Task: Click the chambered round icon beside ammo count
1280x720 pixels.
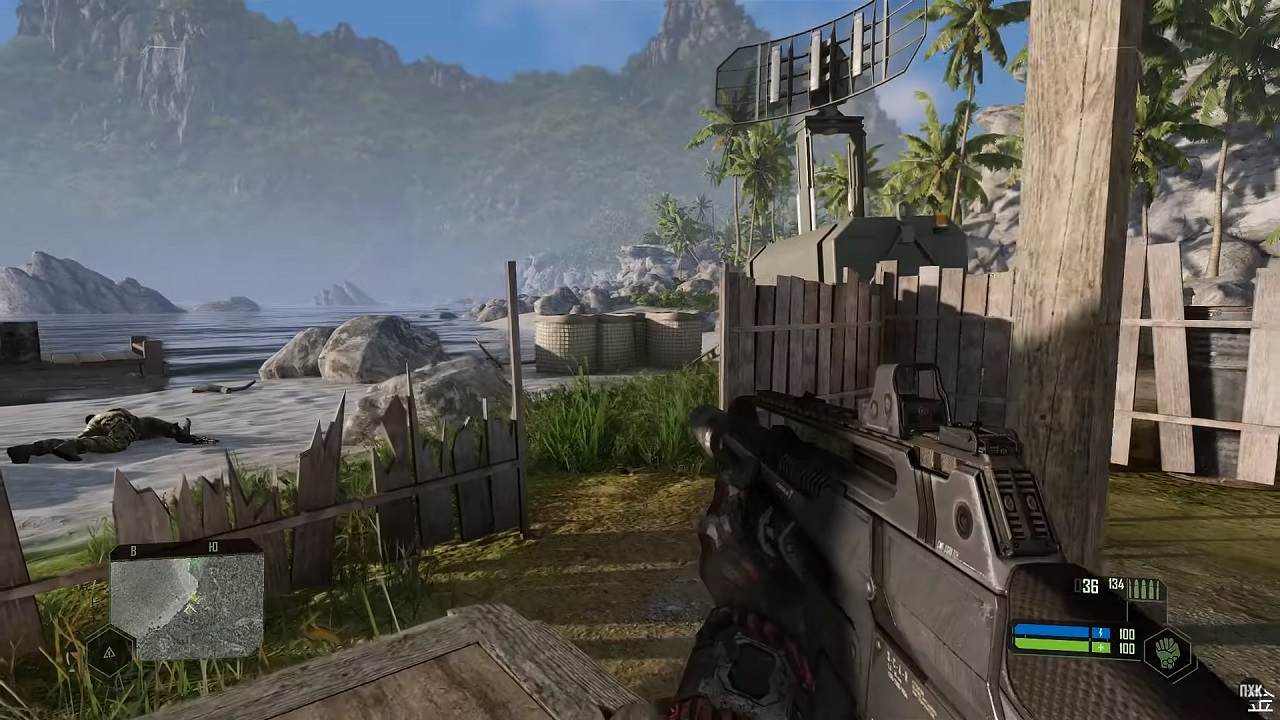Action: pyautogui.click(x=1078, y=586)
